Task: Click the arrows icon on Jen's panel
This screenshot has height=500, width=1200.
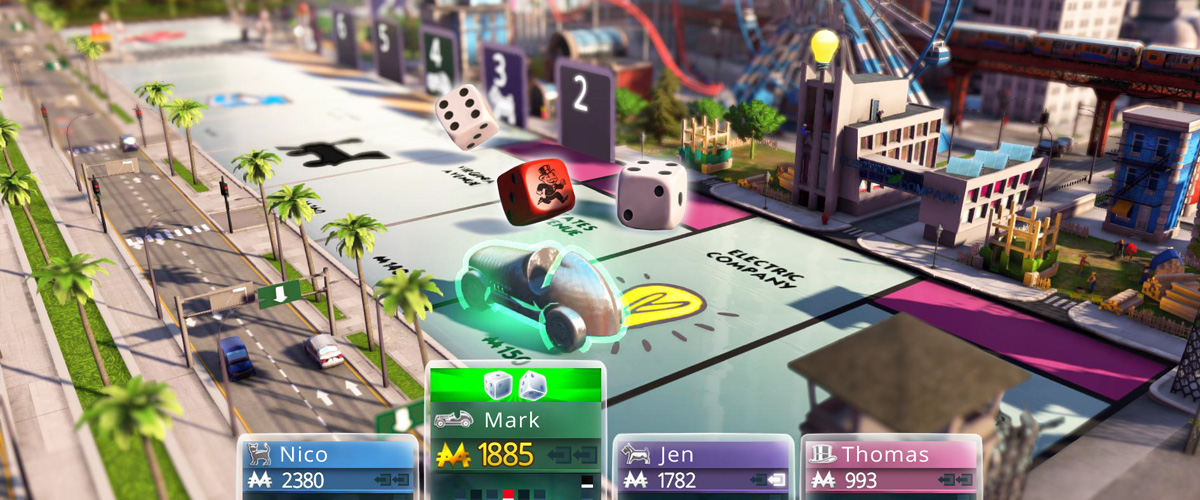Action: (768, 481)
